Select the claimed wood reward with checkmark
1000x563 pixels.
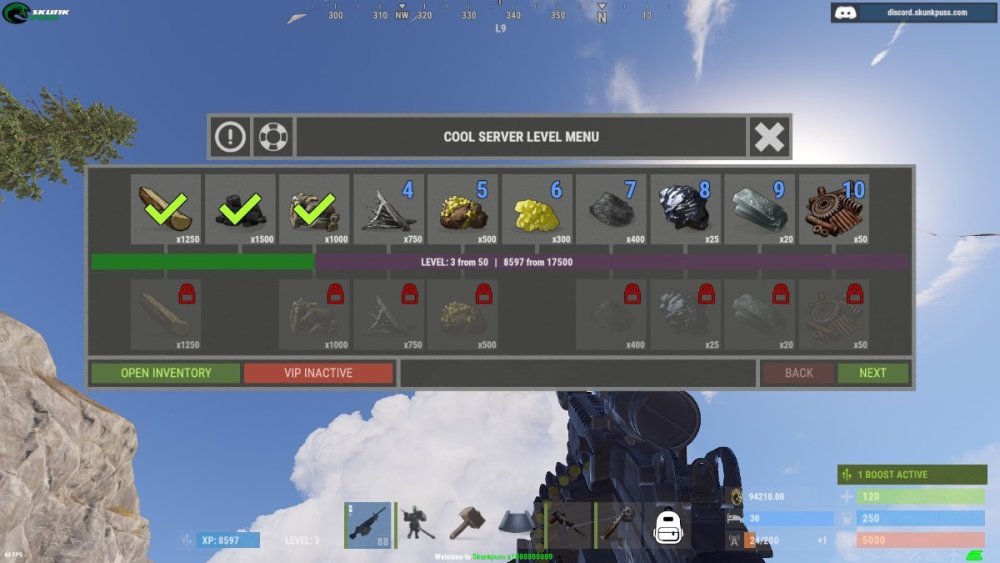pos(166,209)
